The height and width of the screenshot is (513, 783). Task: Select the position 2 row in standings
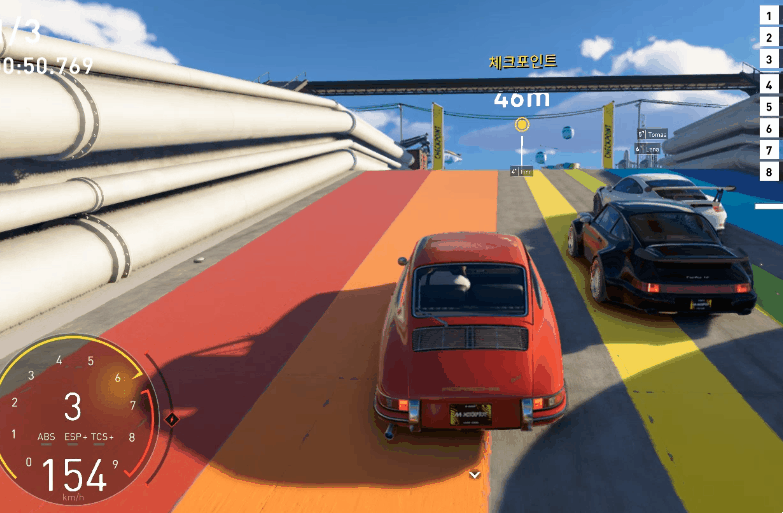tap(769, 37)
